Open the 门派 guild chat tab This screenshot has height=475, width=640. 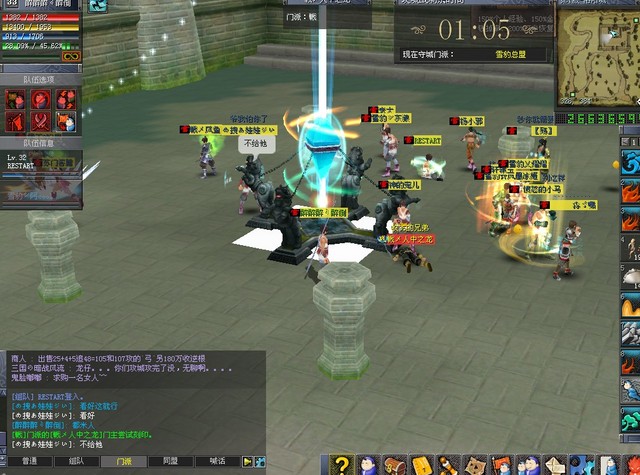point(124,461)
